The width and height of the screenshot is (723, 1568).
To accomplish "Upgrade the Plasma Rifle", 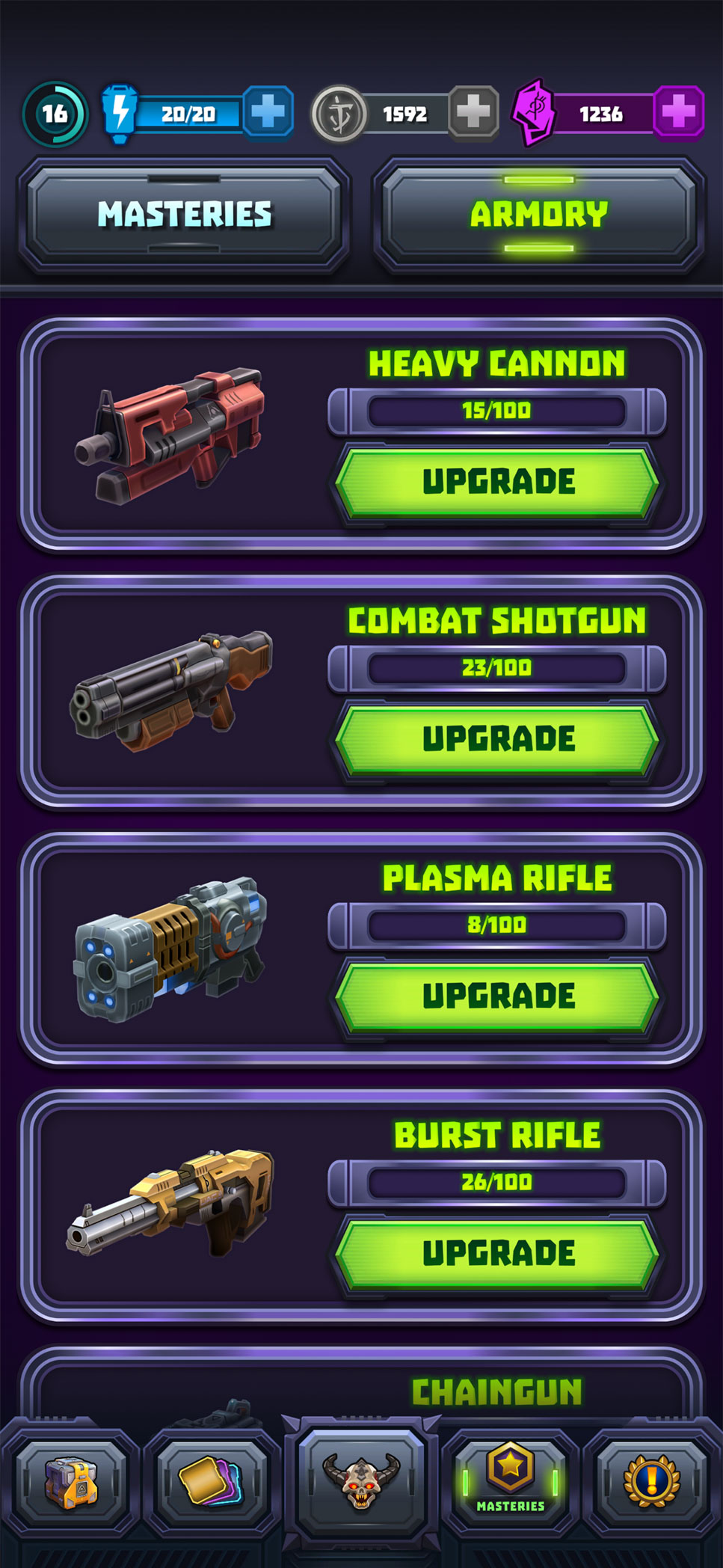I will pyautogui.click(x=498, y=996).
